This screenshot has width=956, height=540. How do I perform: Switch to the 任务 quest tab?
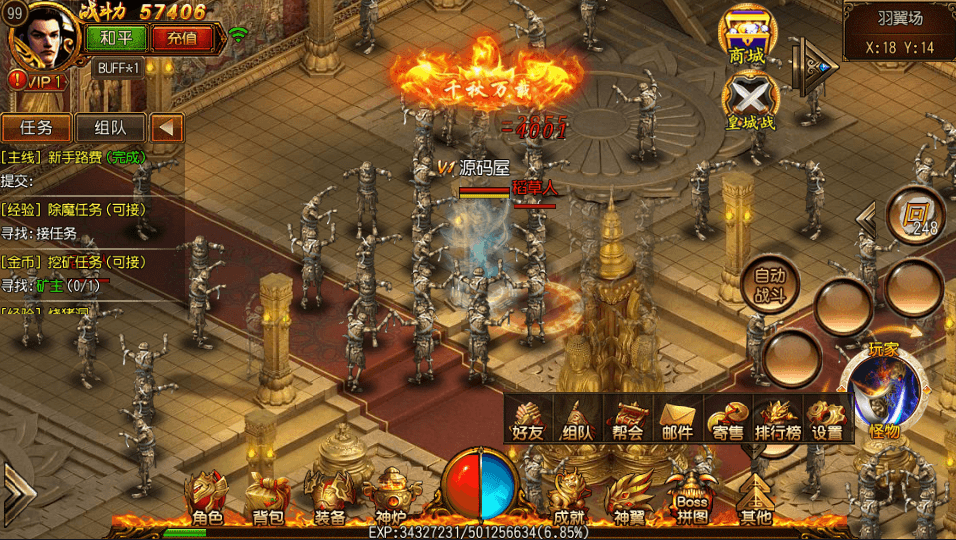36,128
